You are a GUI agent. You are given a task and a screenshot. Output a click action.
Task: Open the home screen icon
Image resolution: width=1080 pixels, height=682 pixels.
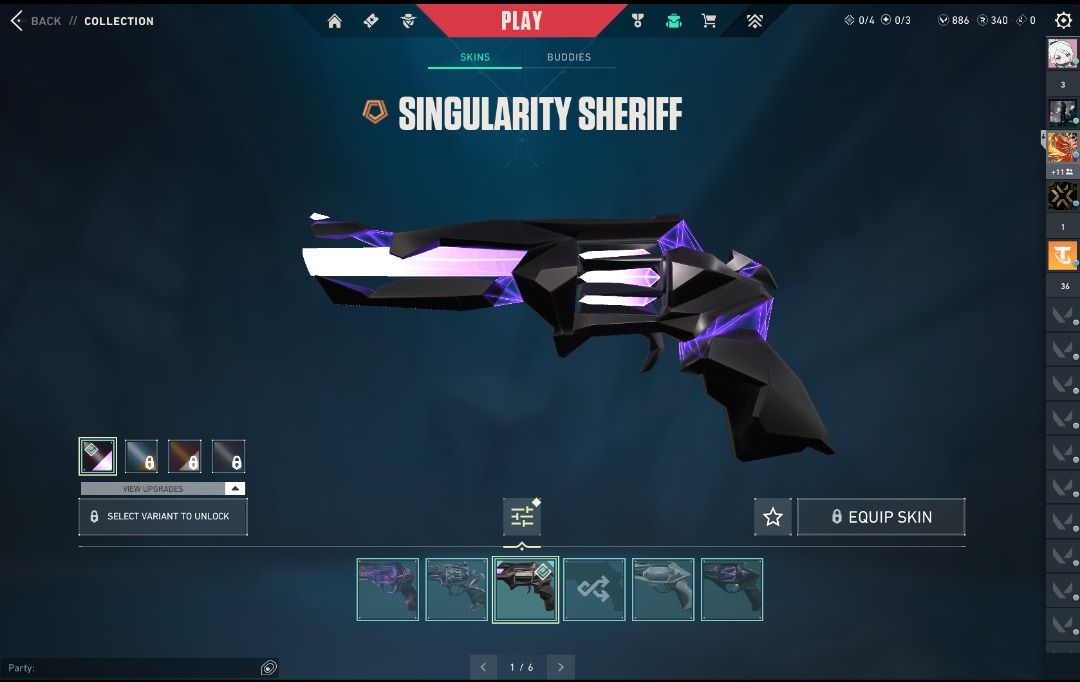(335, 21)
